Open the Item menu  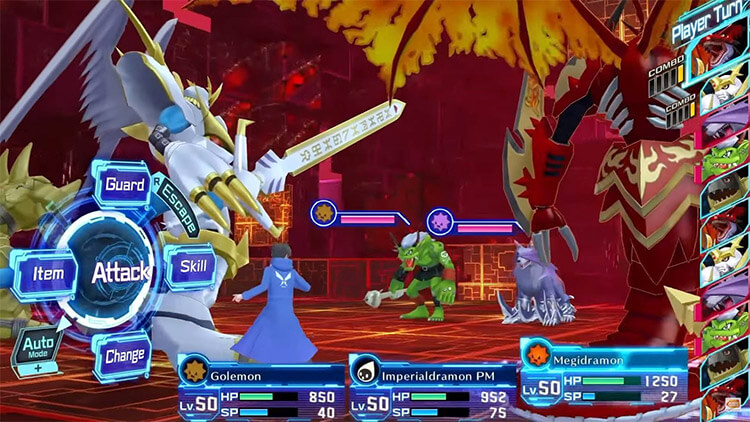(x=48, y=272)
